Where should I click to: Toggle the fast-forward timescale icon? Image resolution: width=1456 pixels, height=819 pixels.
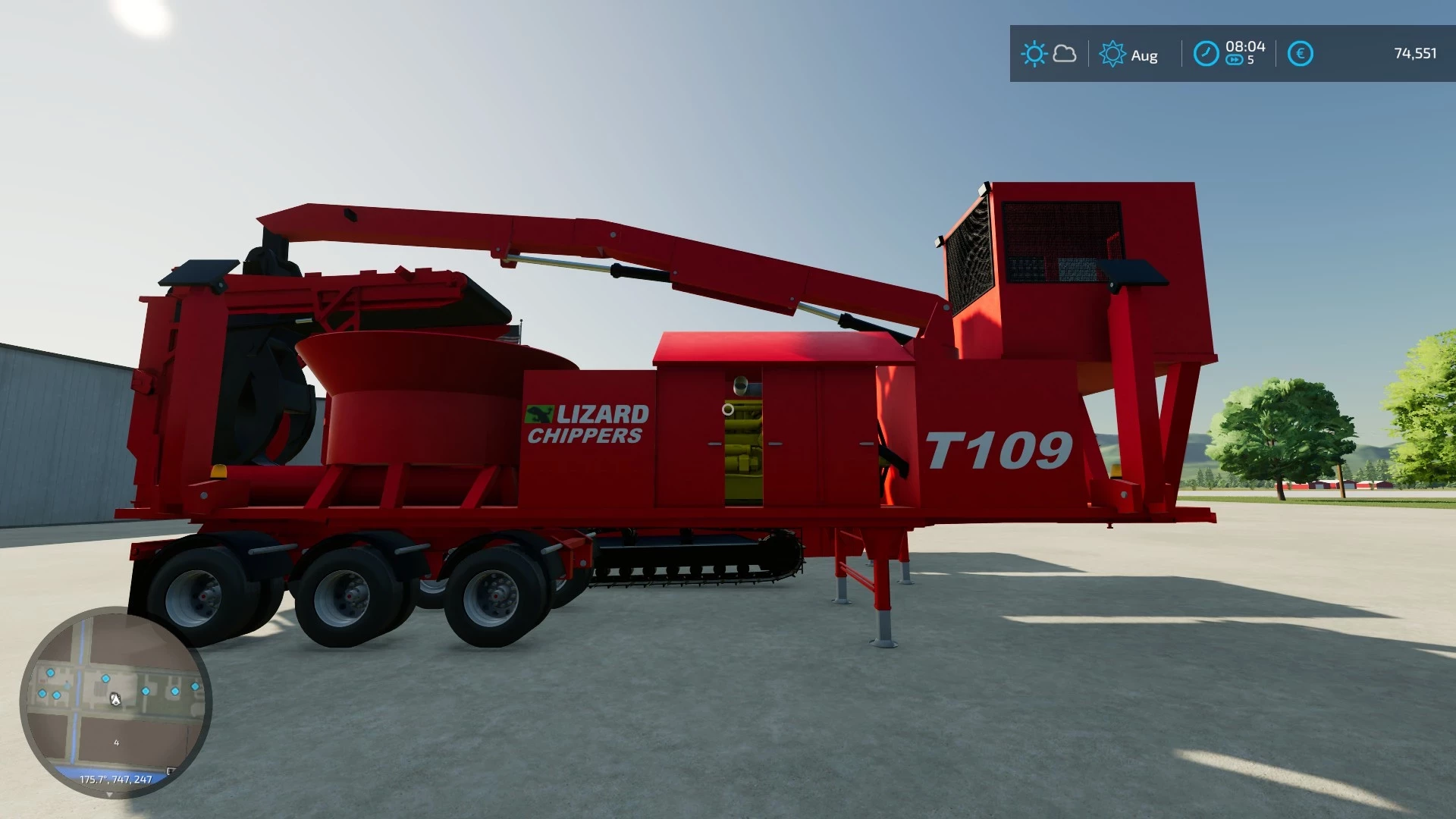(x=1234, y=59)
